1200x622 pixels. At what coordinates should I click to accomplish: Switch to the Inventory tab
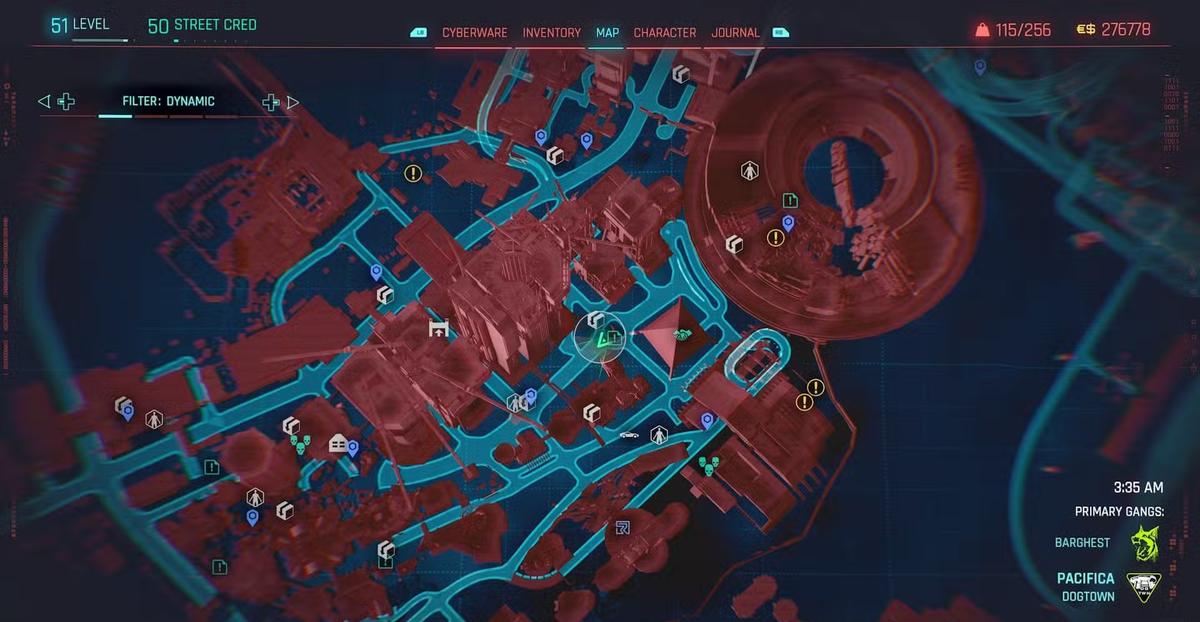(x=551, y=33)
